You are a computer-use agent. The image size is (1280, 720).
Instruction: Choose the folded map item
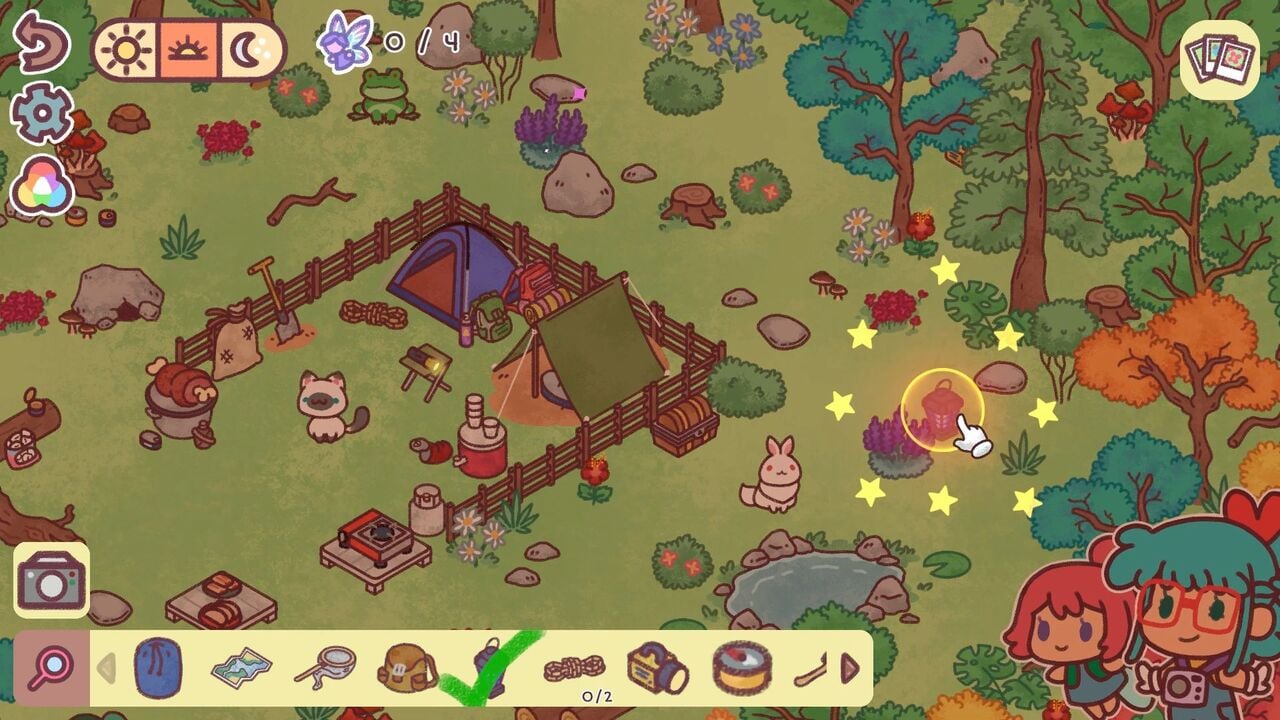tap(241, 667)
